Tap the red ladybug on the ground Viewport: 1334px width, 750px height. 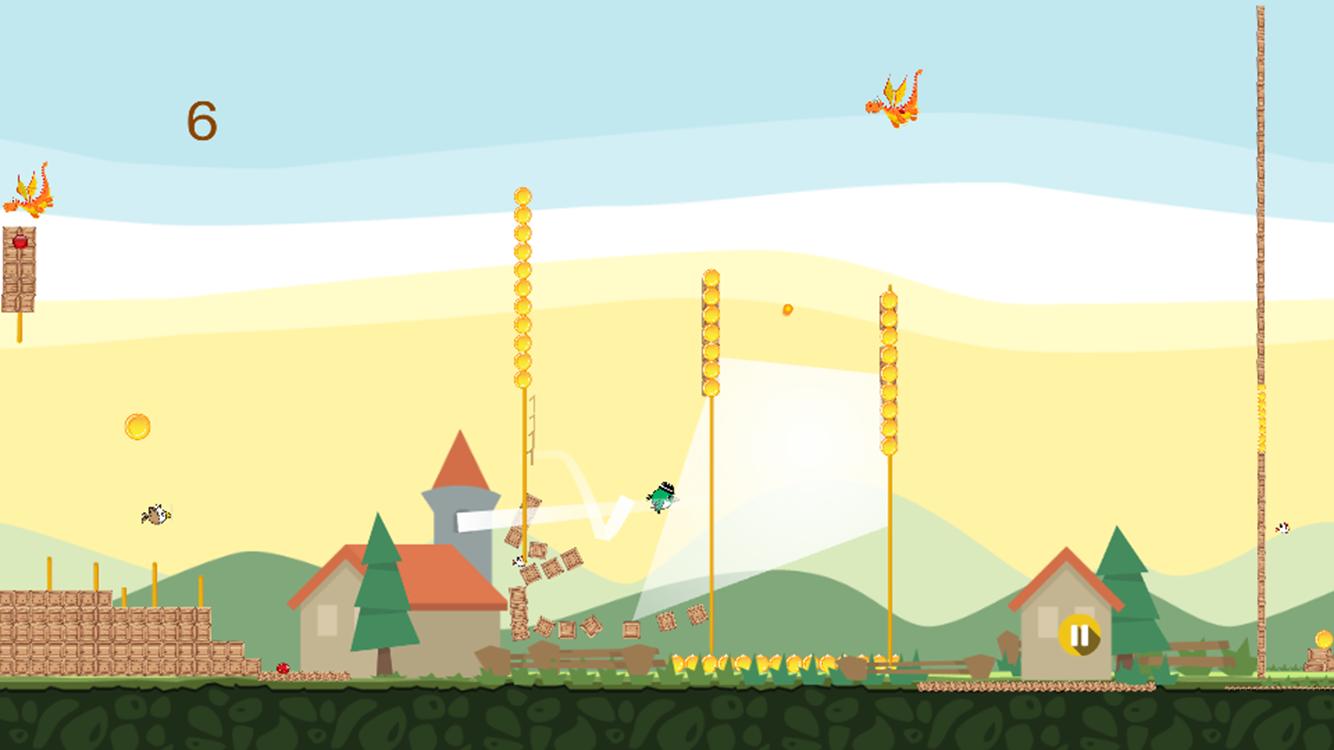click(282, 668)
